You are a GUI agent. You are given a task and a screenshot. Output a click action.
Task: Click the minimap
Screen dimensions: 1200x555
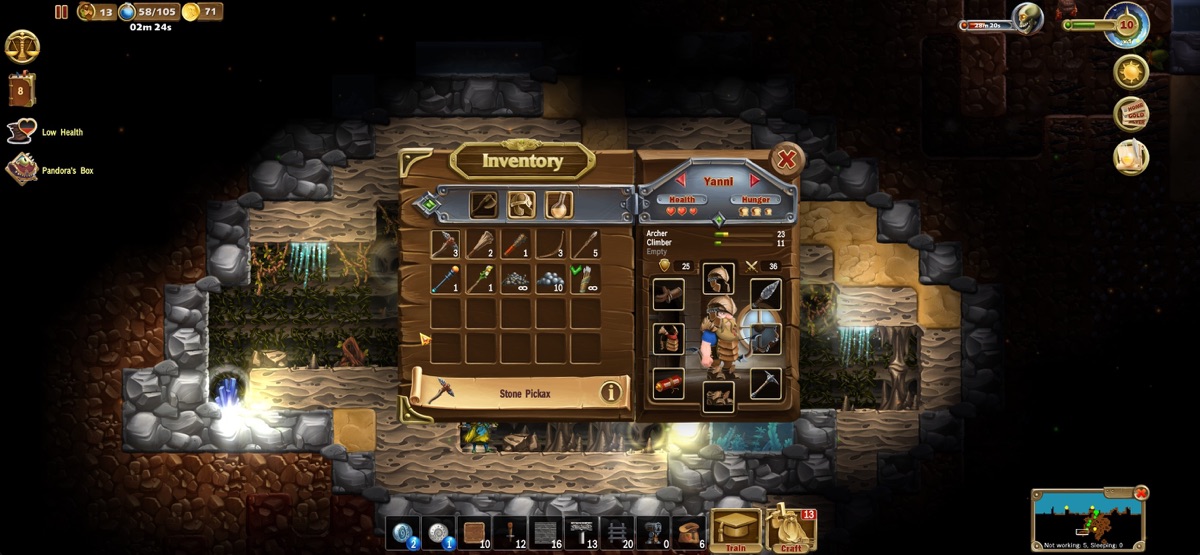[1086, 519]
